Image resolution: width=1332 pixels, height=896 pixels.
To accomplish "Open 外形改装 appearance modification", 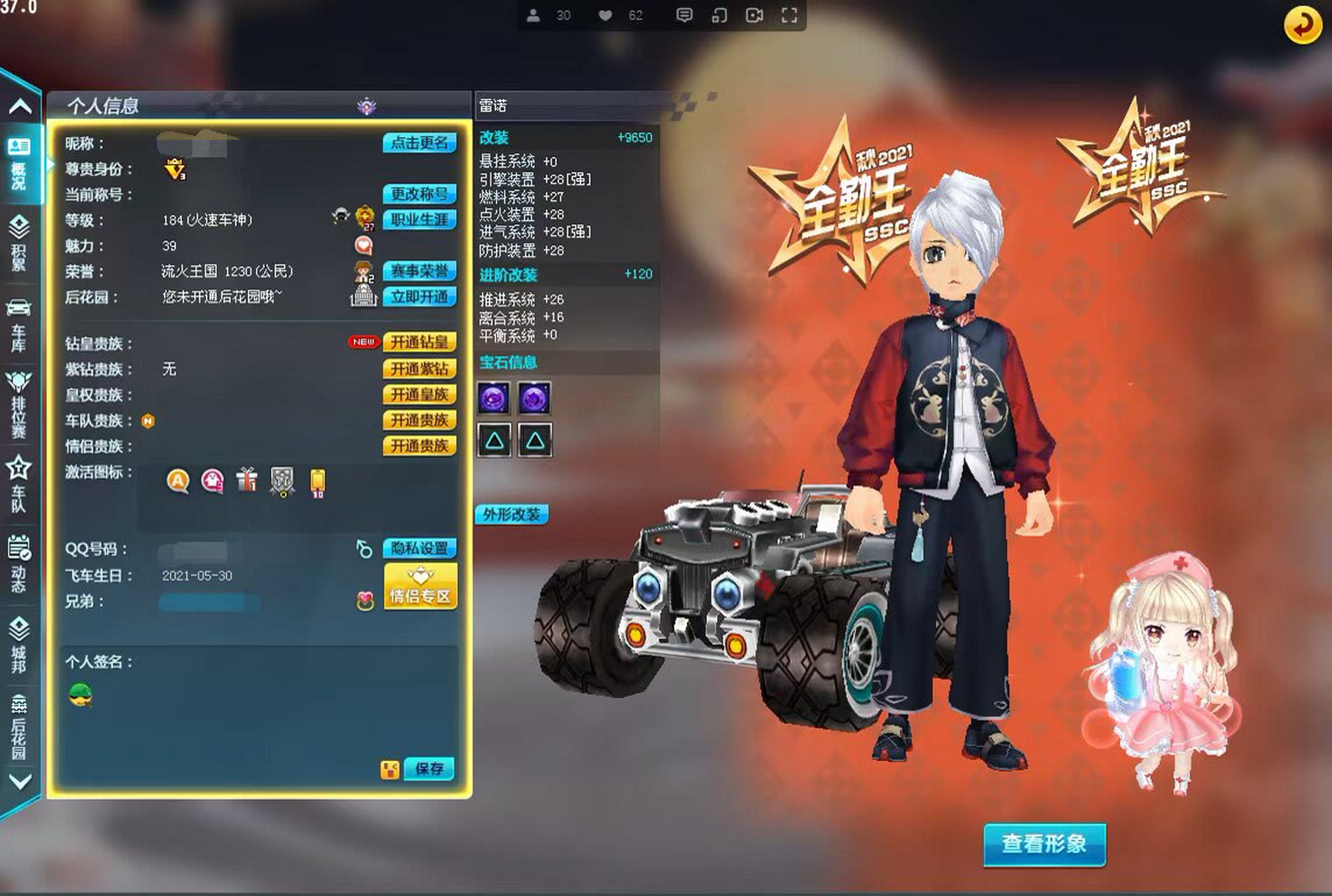I will click(511, 515).
